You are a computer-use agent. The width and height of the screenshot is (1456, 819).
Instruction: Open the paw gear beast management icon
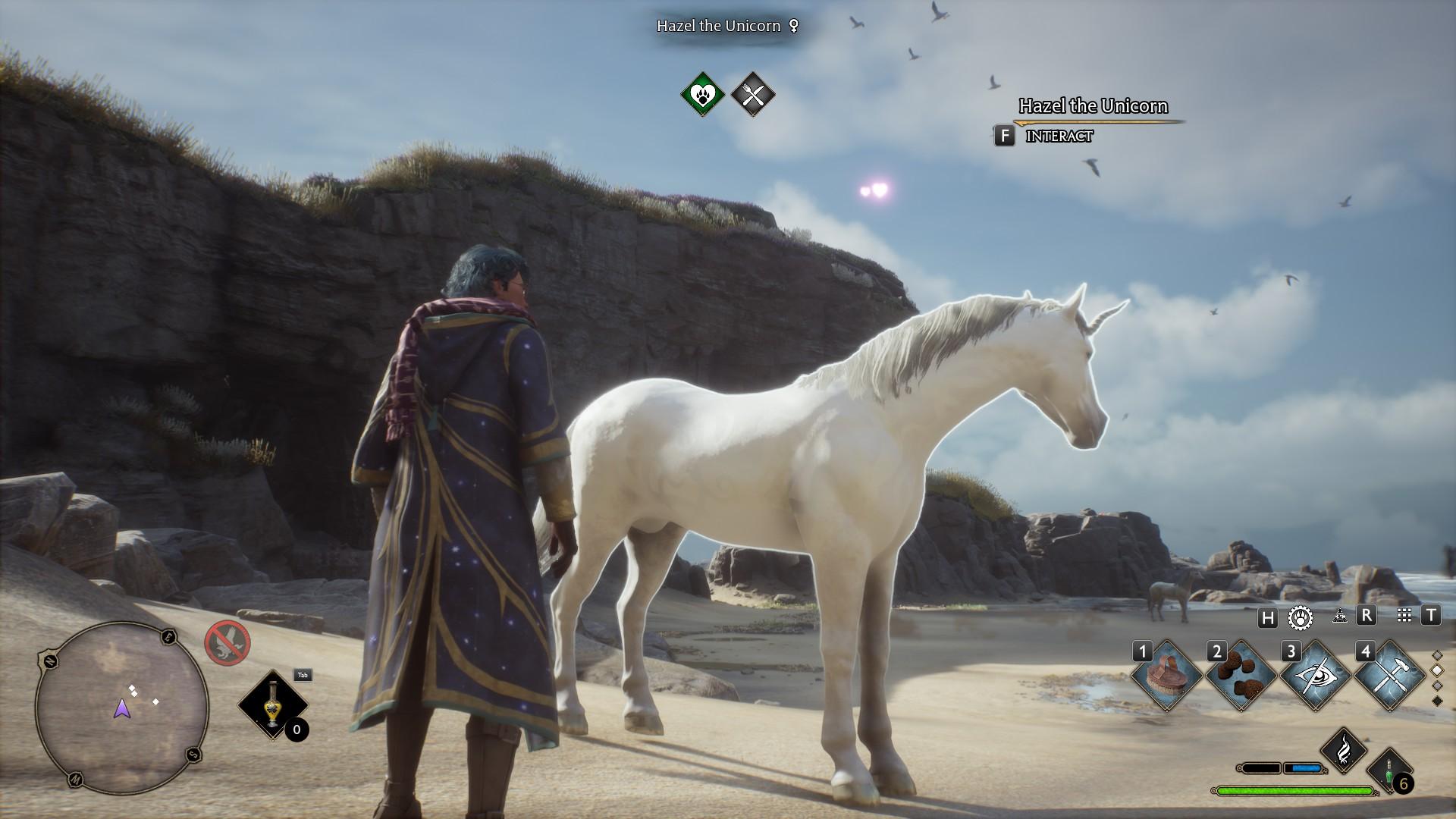(1301, 617)
